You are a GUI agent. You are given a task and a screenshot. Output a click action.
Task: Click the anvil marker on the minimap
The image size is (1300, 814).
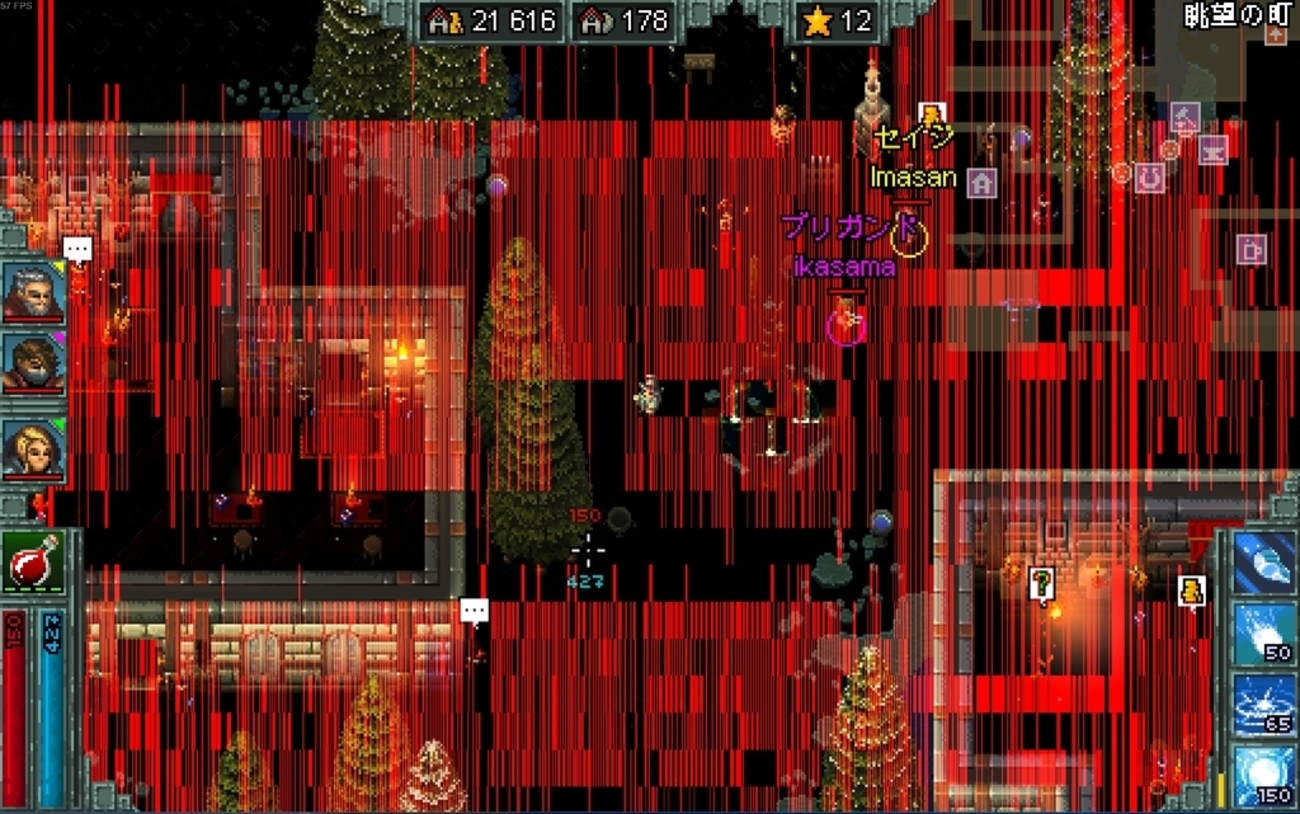pyautogui.click(x=1213, y=150)
